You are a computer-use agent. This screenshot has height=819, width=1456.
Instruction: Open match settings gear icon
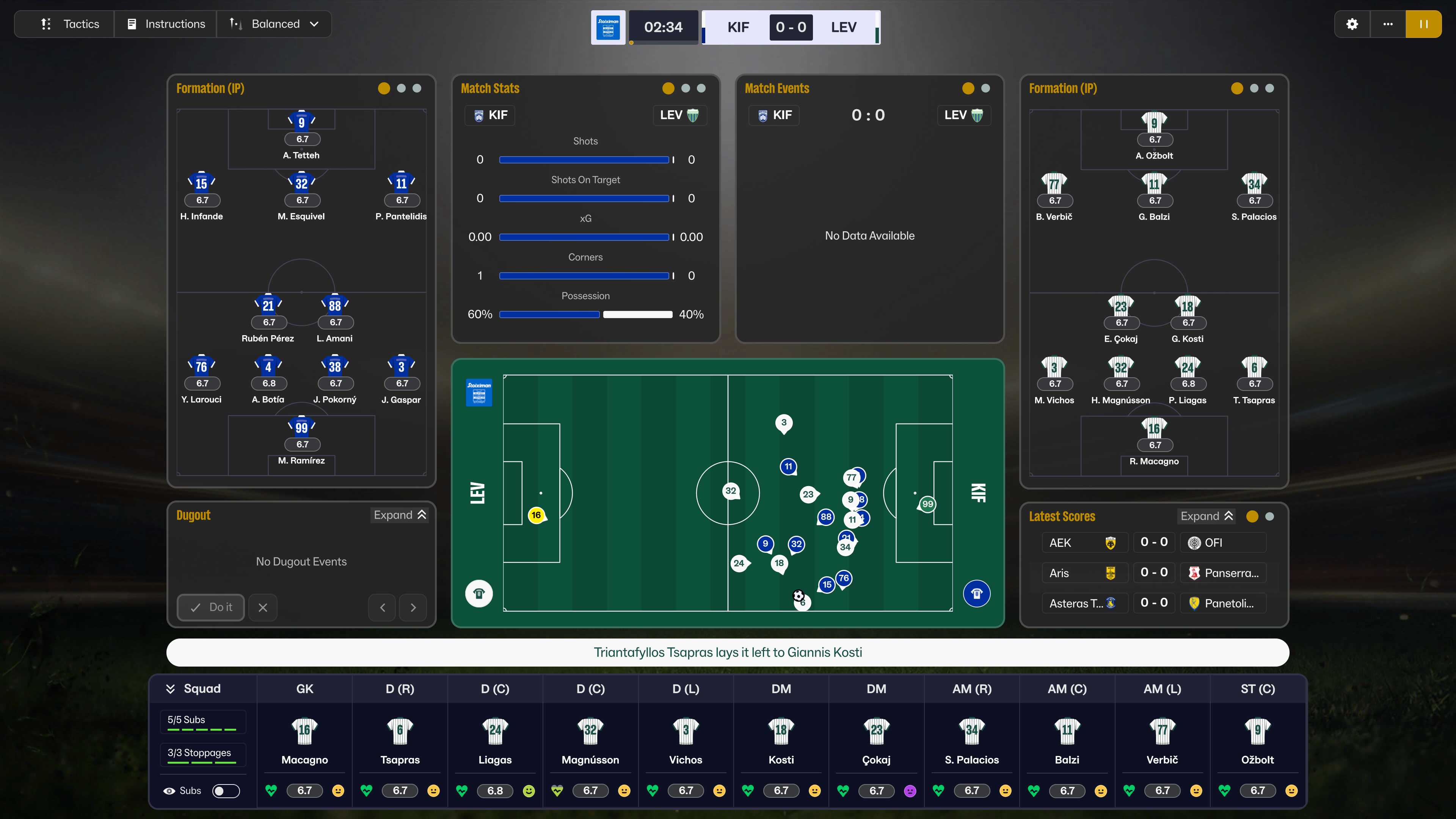pos(1352,24)
